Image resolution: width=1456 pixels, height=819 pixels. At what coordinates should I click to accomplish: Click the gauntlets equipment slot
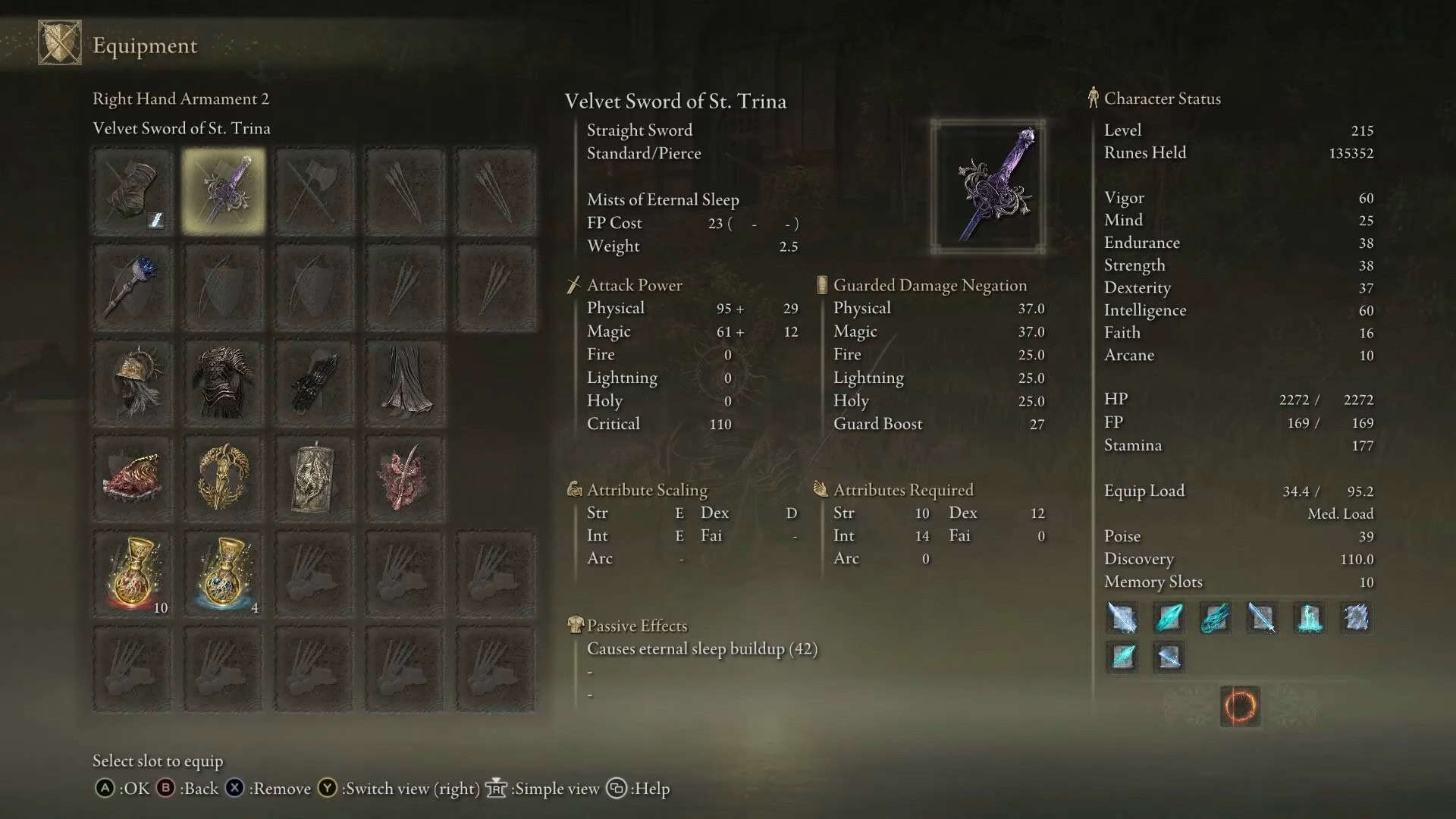pyautogui.click(x=315, y=383)
